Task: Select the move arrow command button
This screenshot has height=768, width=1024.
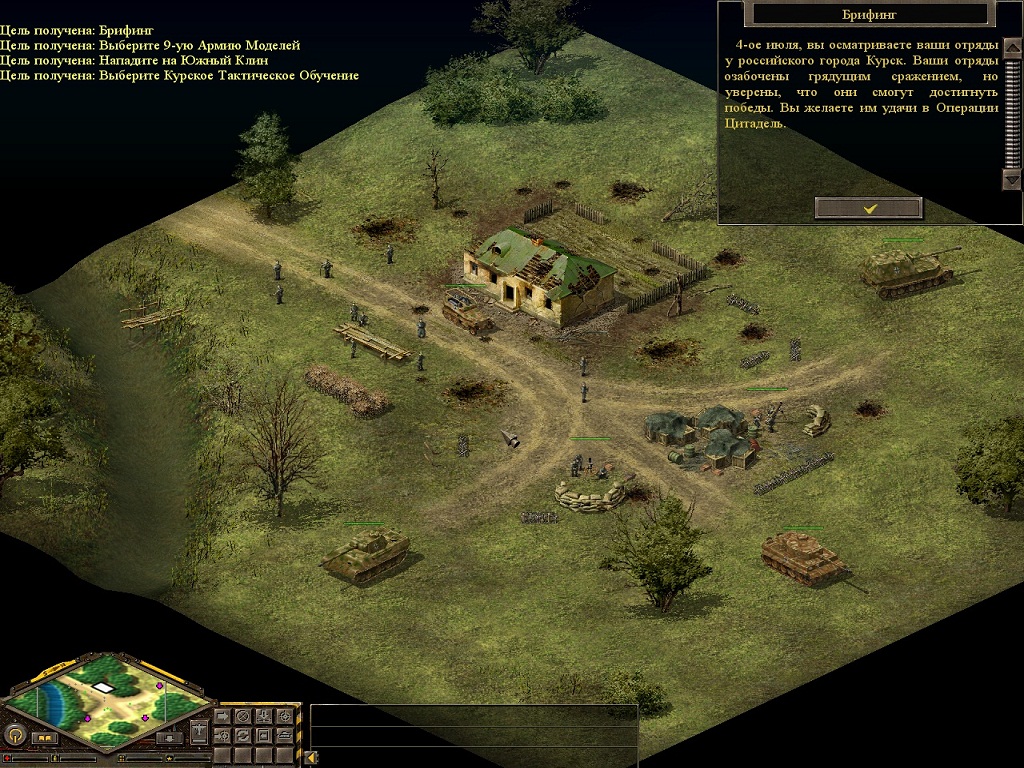Action: 222,716
